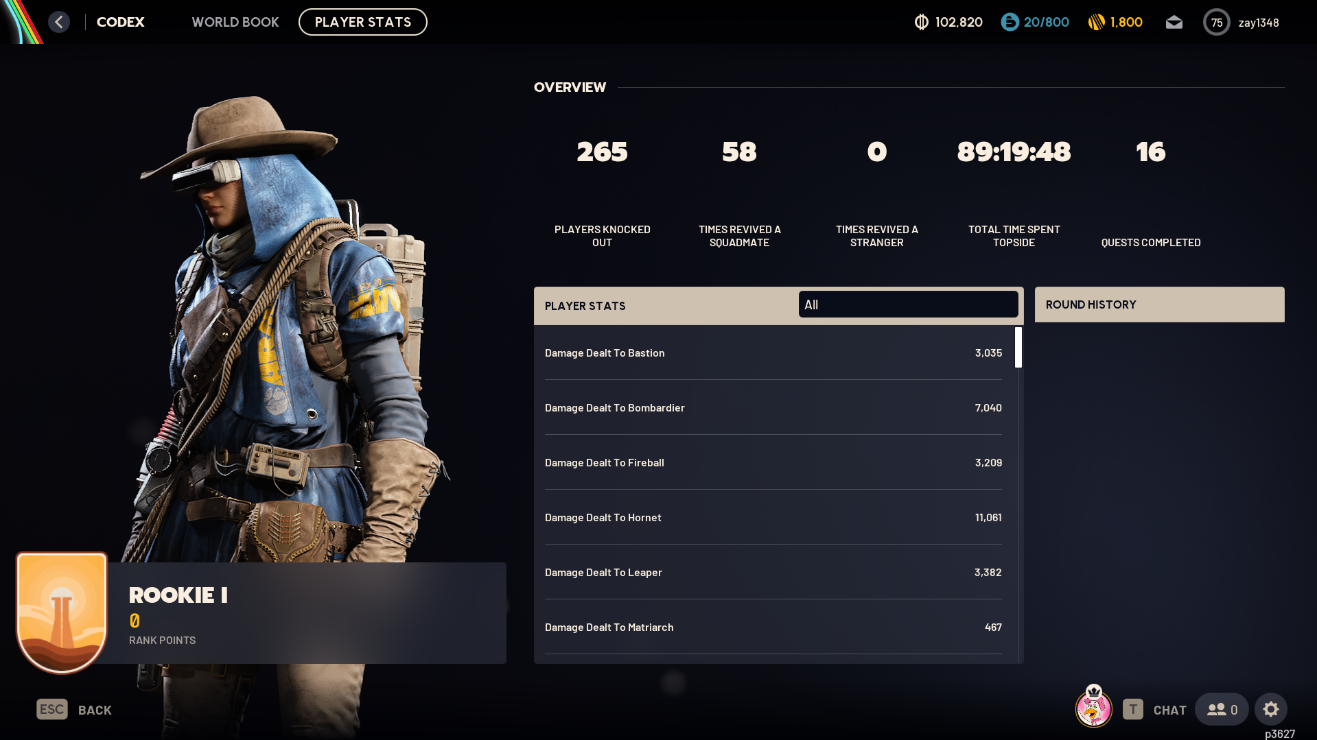
Task: Open the All stats filter dropdown
Action: tap(908, 305)
